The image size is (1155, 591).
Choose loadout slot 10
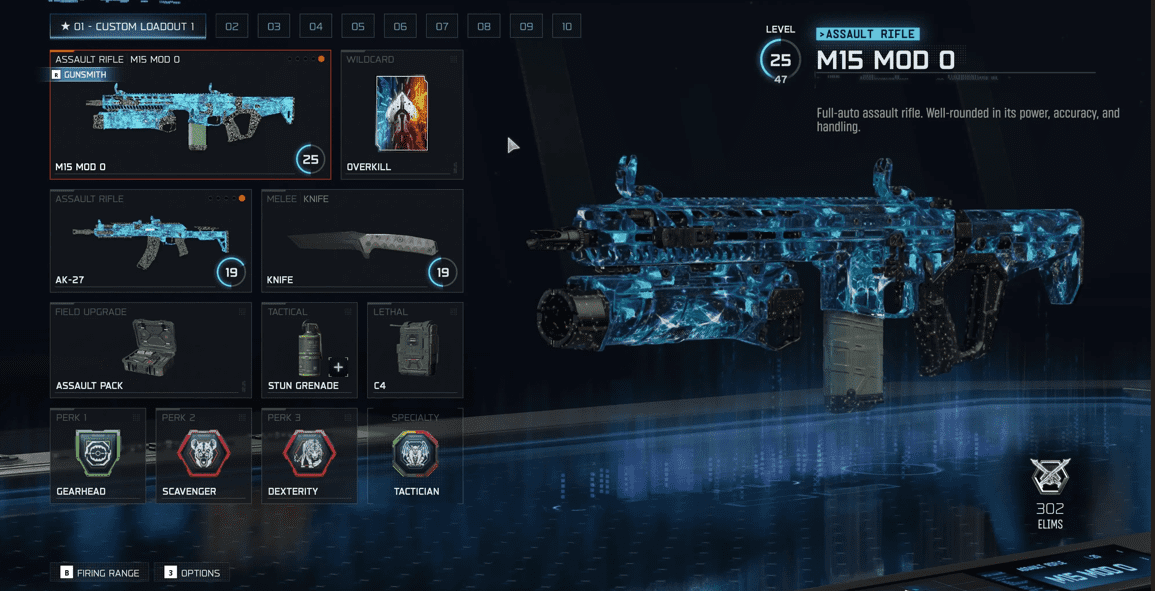pos(567,26)
